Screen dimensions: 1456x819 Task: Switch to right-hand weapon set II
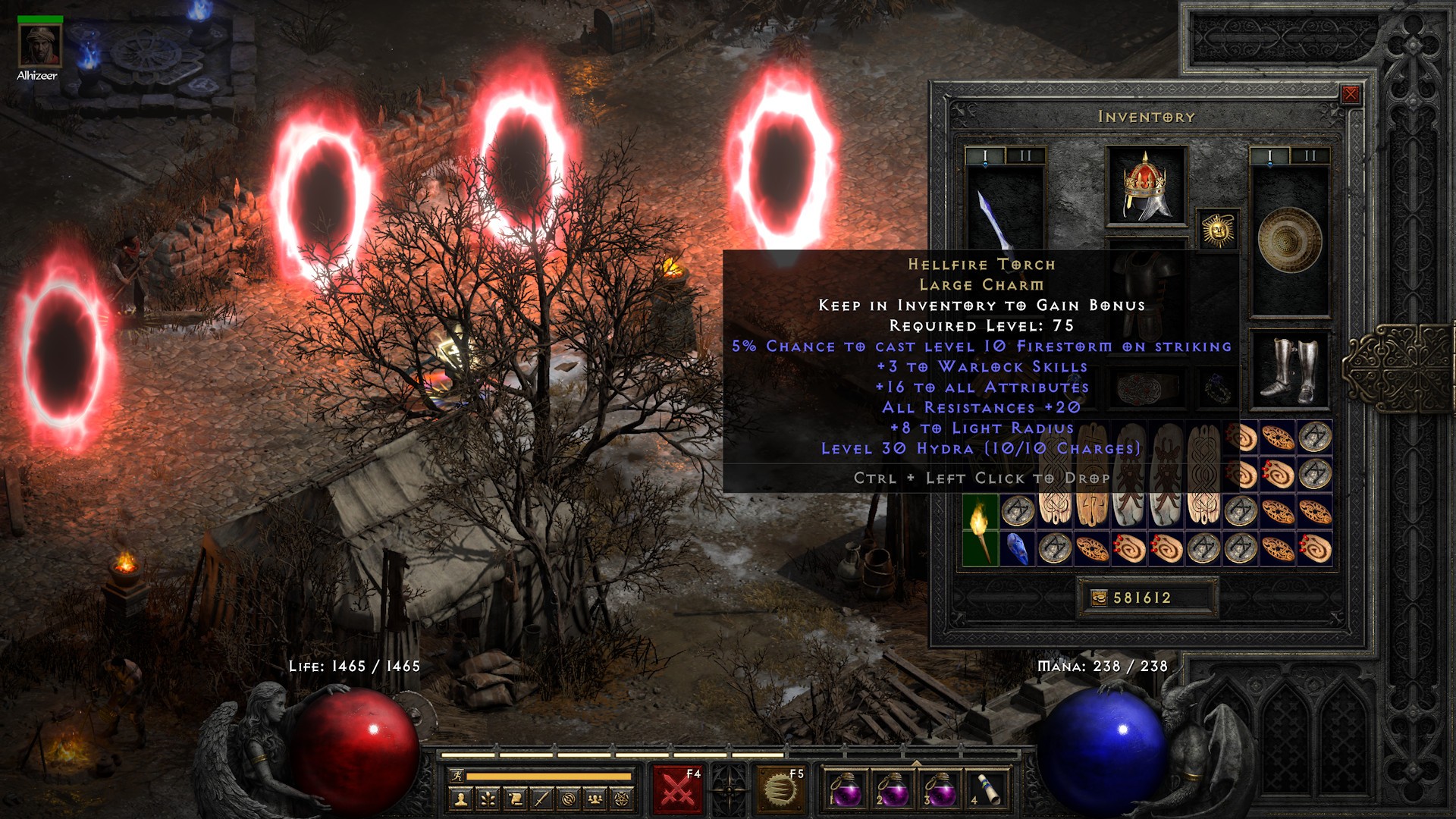coord(1310,156)
